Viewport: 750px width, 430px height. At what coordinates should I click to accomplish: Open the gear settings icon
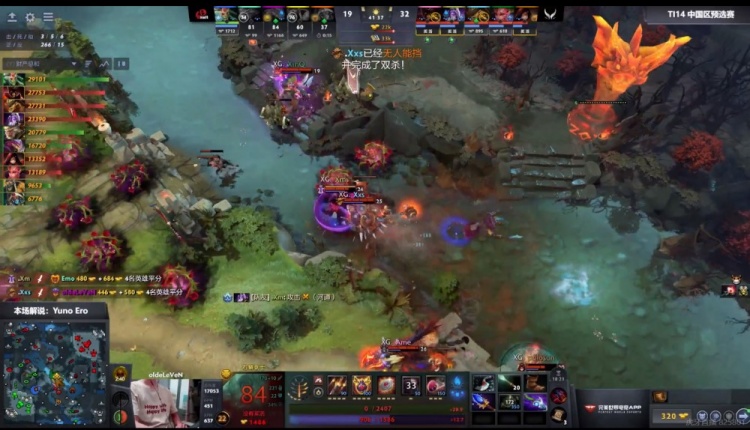30,17
